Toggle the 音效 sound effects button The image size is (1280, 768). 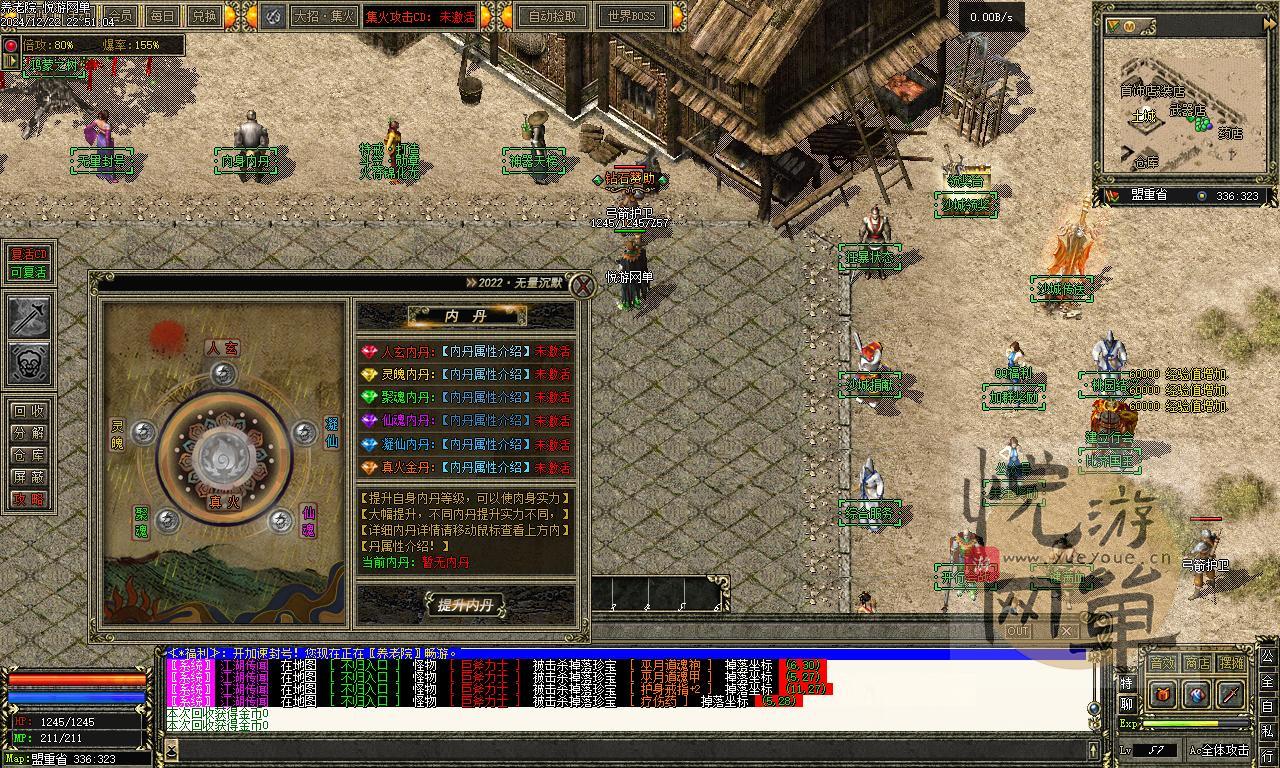[1162, 663]
